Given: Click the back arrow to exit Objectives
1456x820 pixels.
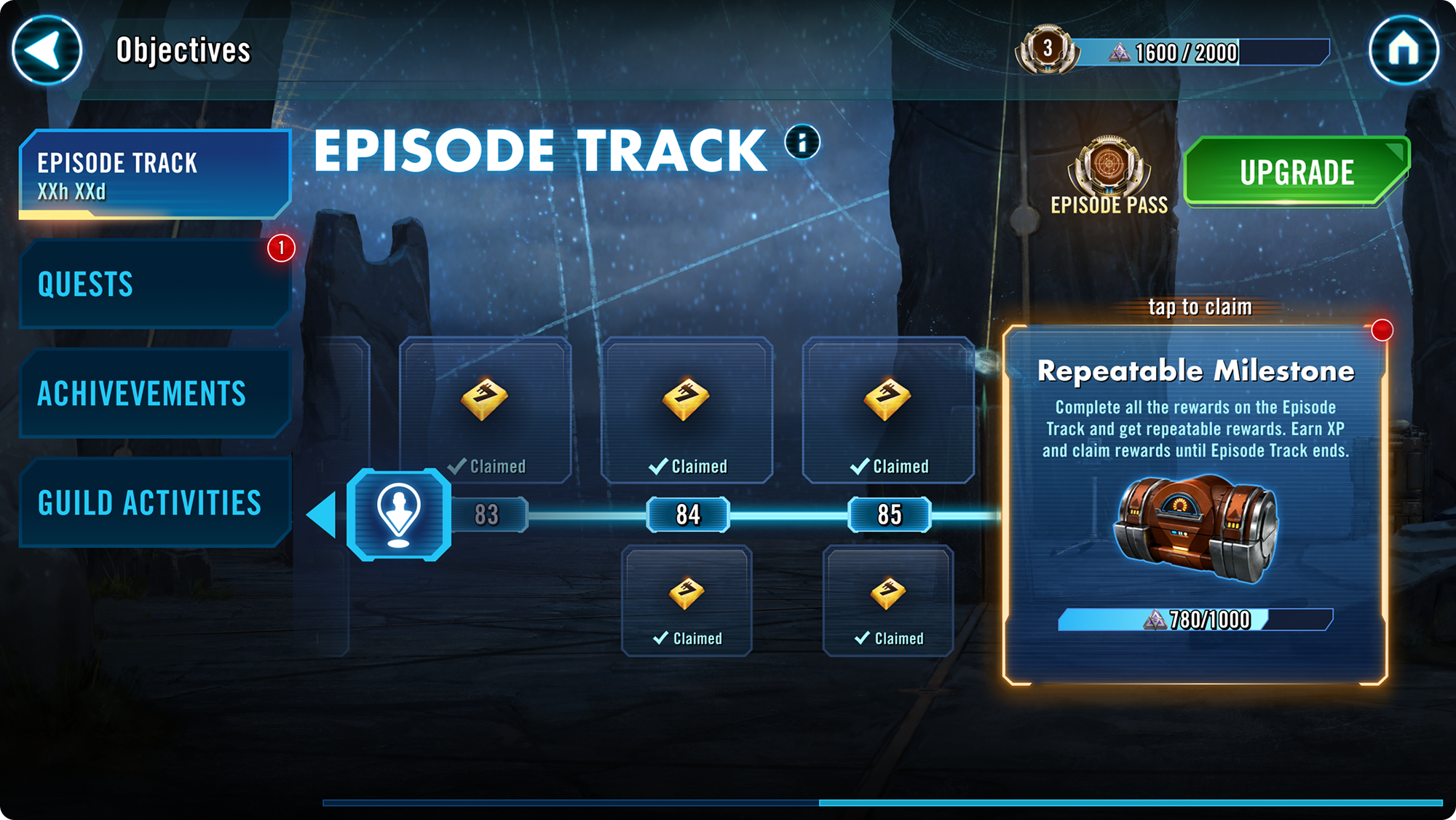Looking at the screenshot, I should [x=46, y=51].
